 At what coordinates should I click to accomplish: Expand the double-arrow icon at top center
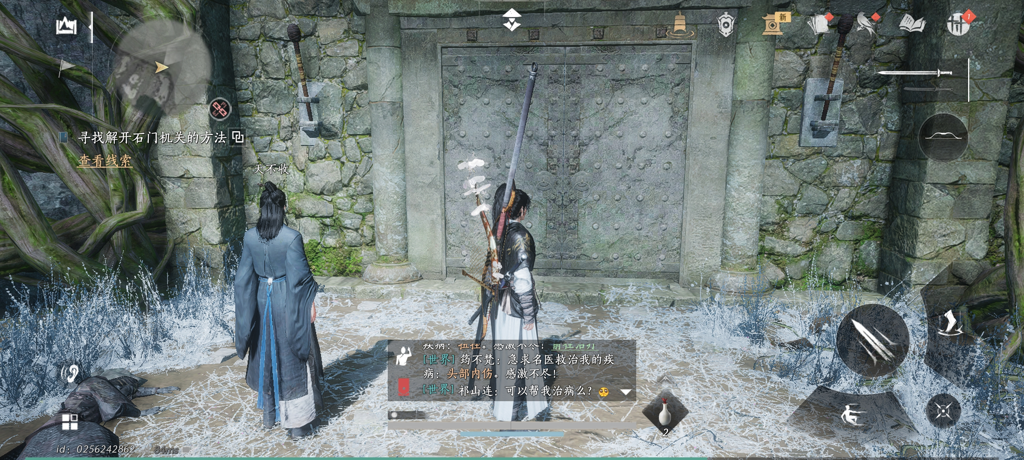(x=511, y=20)
